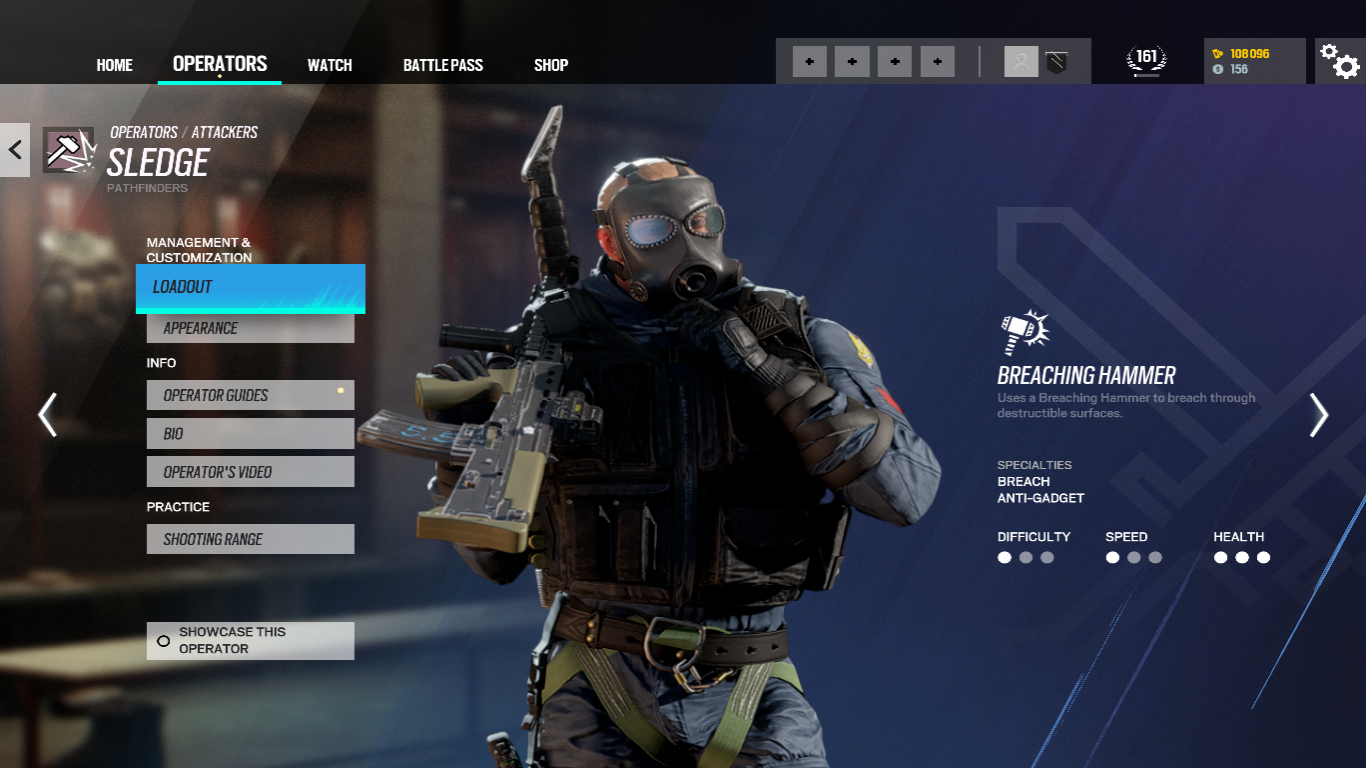Play the Operator's Video

(250, 472)
